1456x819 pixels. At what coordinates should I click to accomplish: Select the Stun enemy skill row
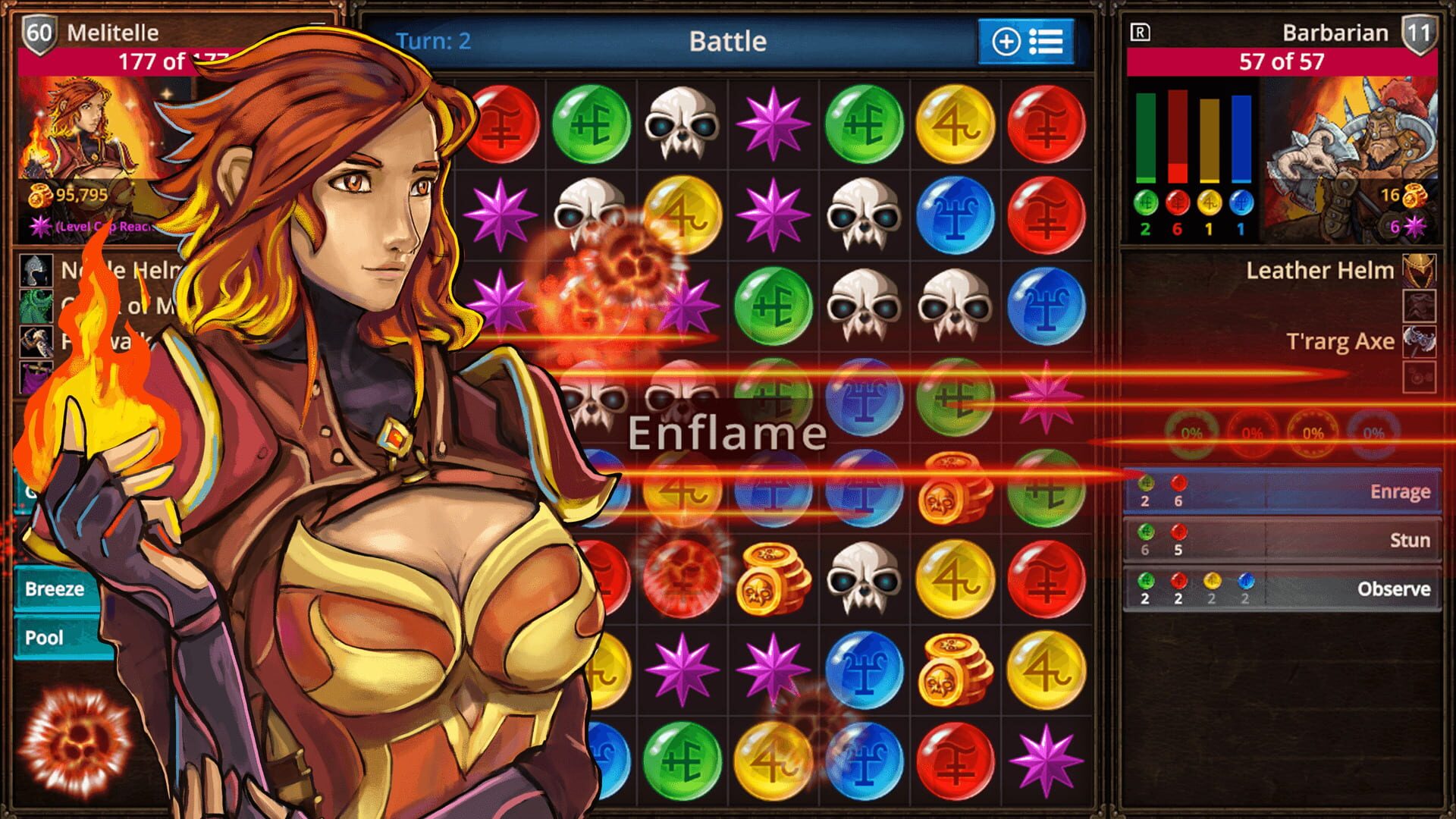(x=1282, y=540)
